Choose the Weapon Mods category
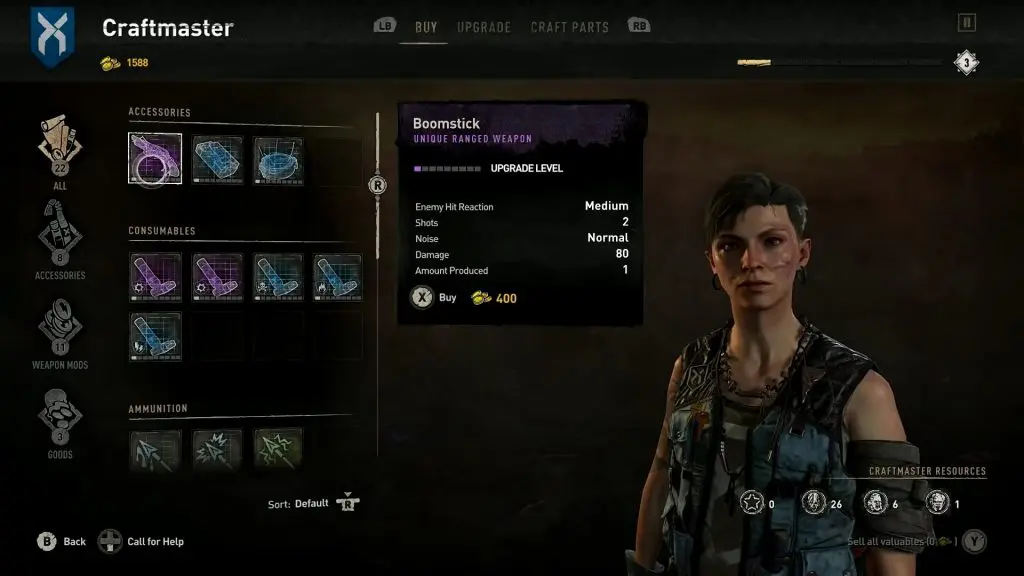The height and width of the screenshot is (576, 1024). (59, 327)
